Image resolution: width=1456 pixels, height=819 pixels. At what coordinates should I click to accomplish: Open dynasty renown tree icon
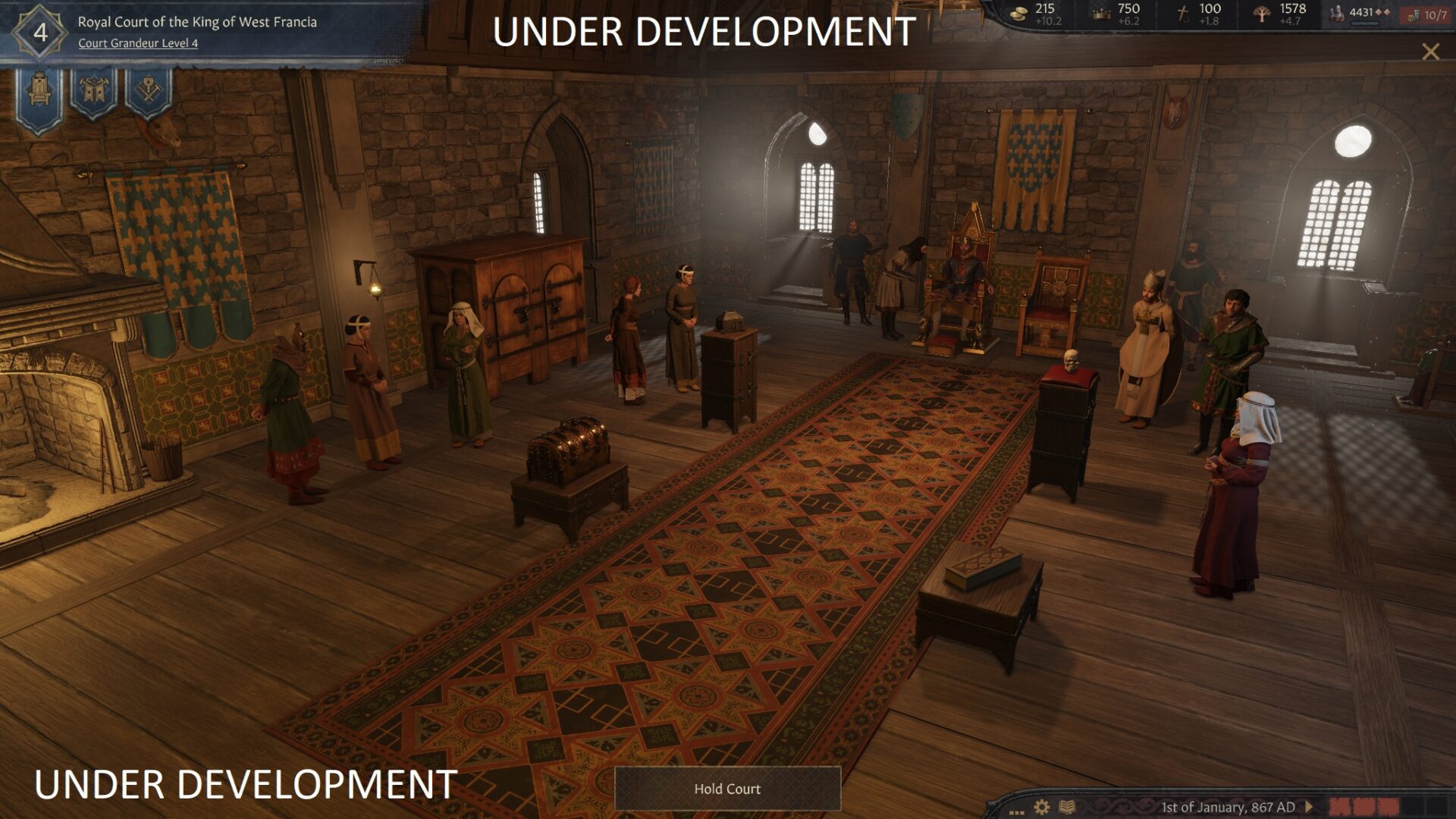pyautogui.click(x=1261, y=13)
